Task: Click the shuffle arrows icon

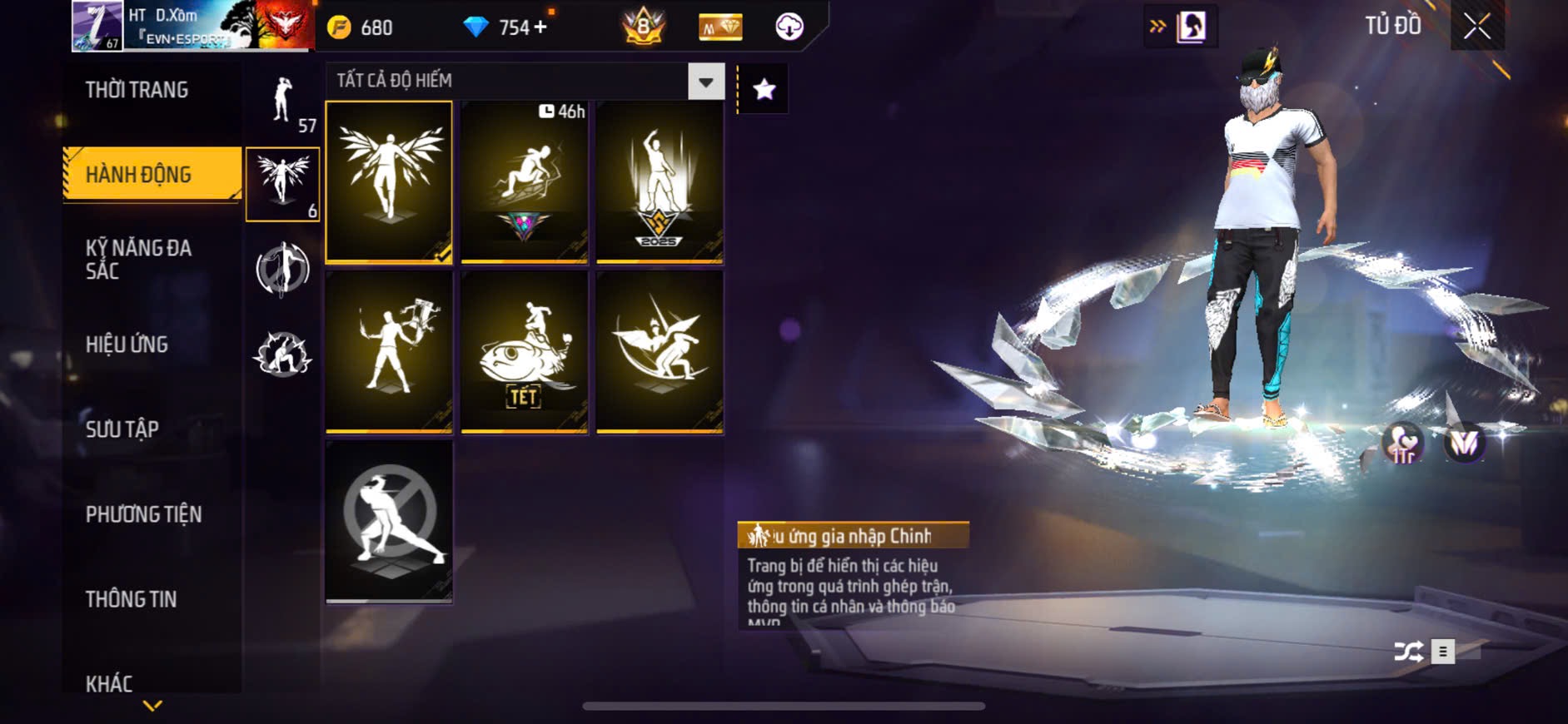Action: tap(1408, 652)
